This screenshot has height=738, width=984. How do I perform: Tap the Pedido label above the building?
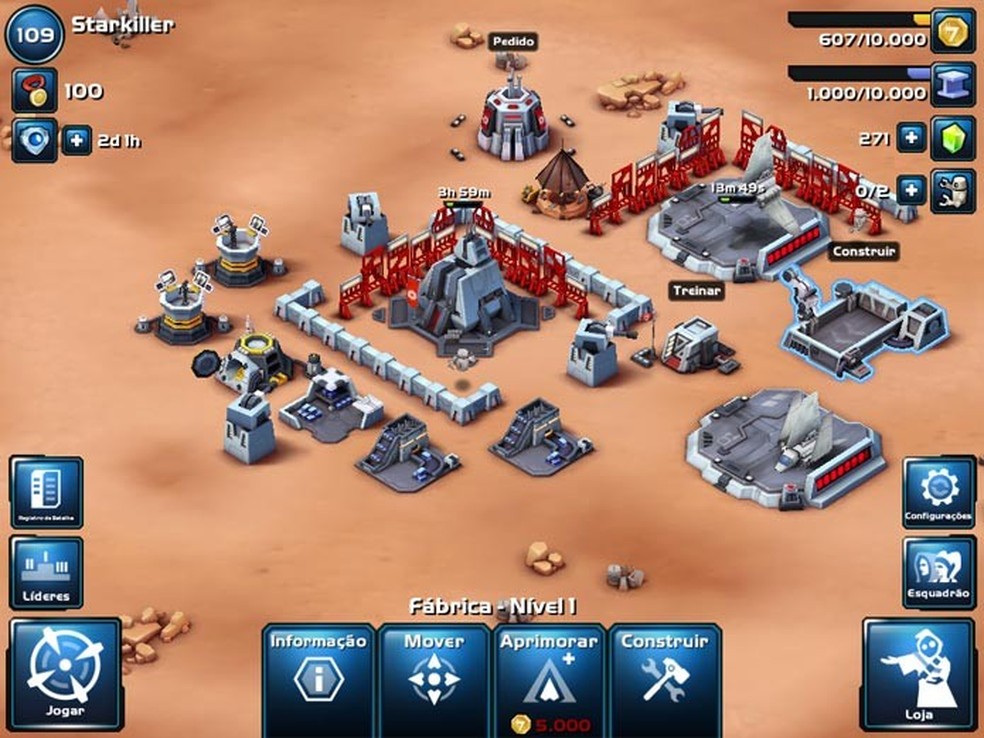(x=513, y=42)
